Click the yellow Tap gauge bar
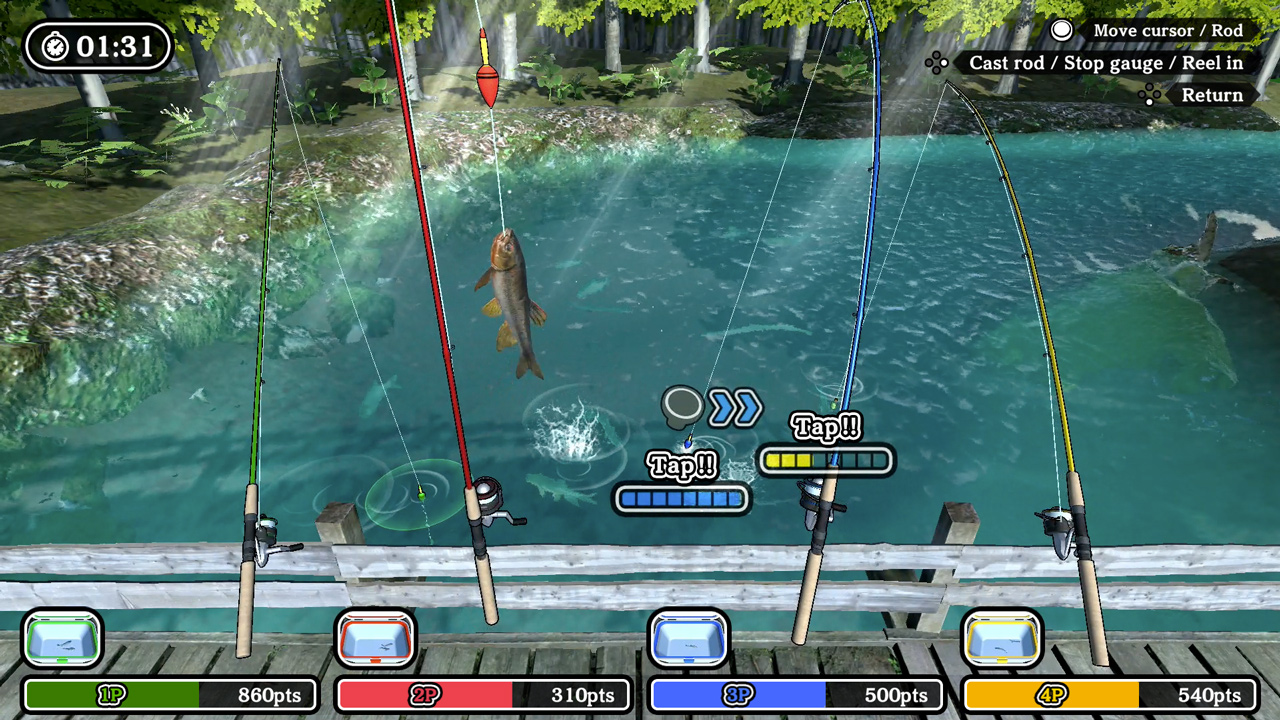Image resolution: width=1280 pixels, height=720 pixels. pyautogui.click(x=826, y=460)
